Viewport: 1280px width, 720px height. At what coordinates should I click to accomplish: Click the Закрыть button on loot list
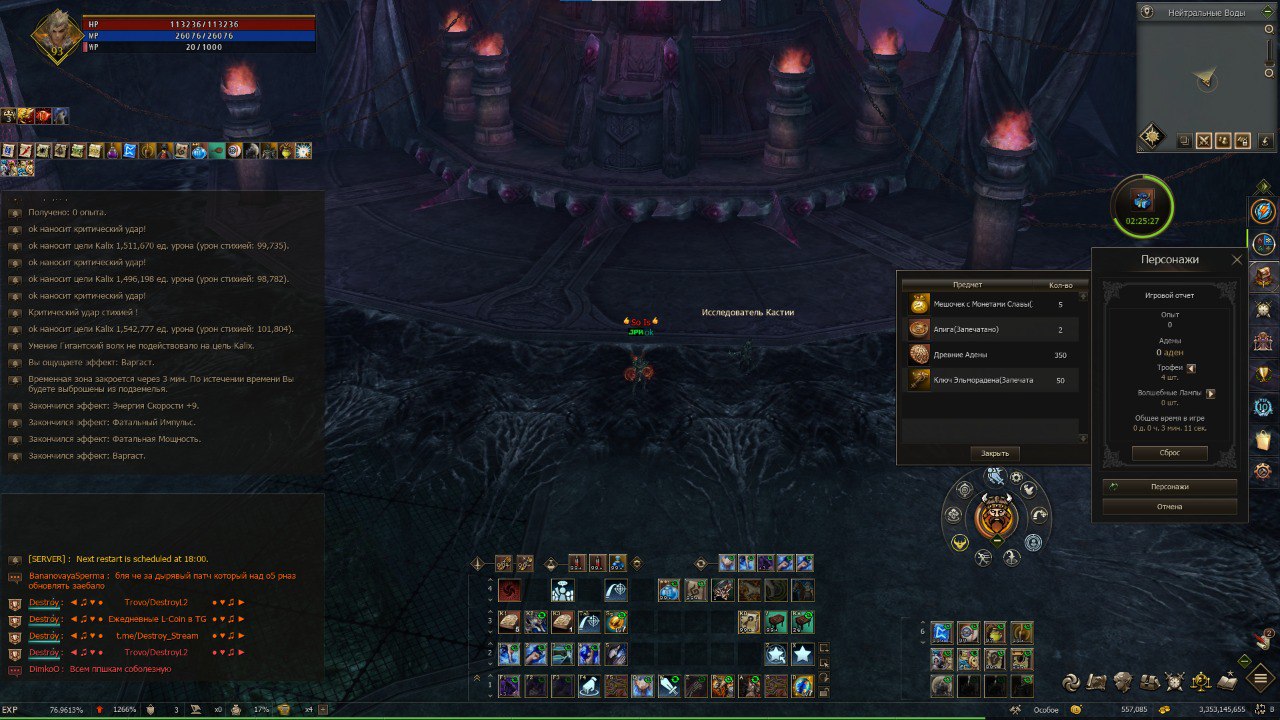(995, 453)
